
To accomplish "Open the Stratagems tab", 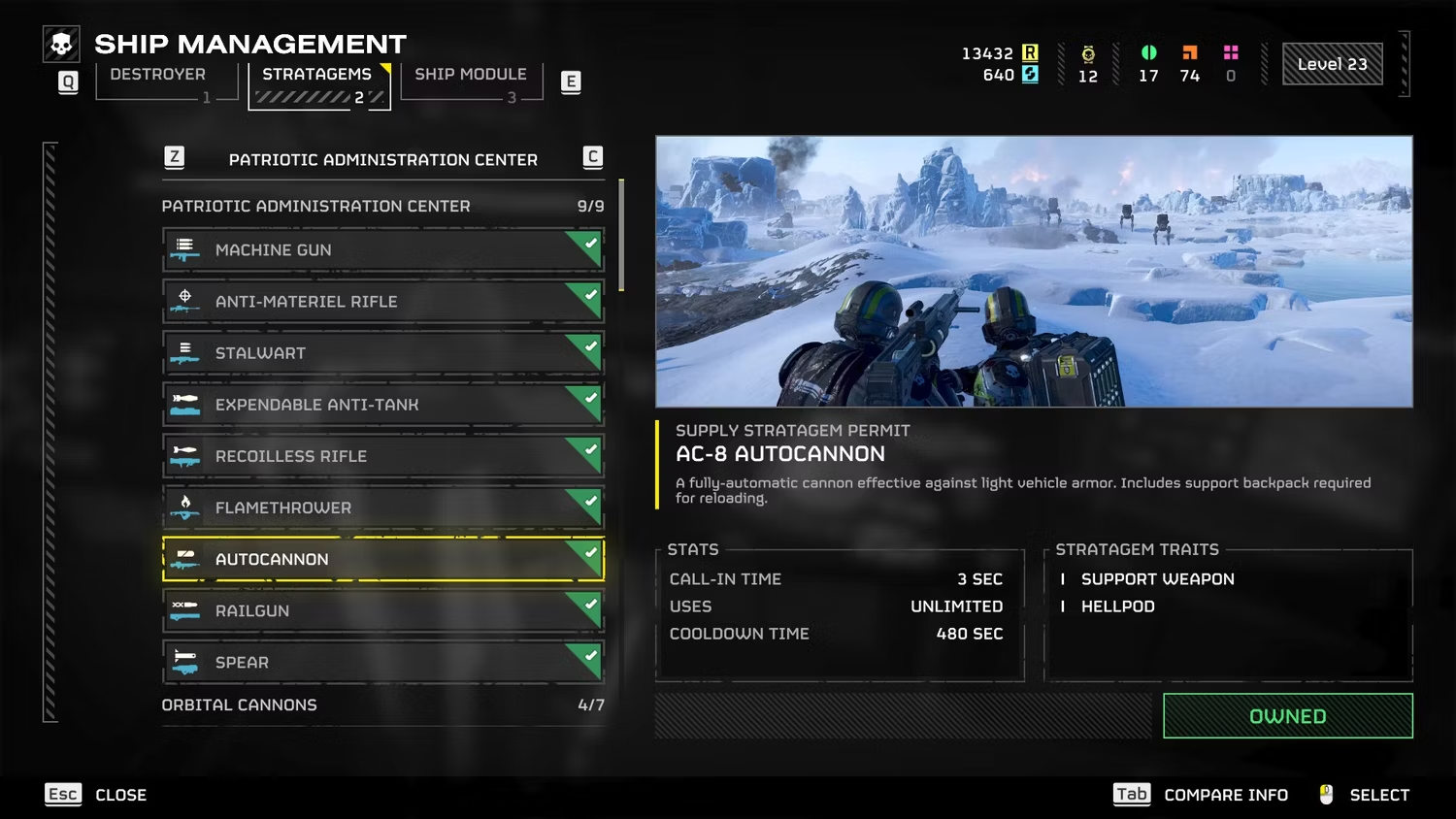I will (317, 76).
